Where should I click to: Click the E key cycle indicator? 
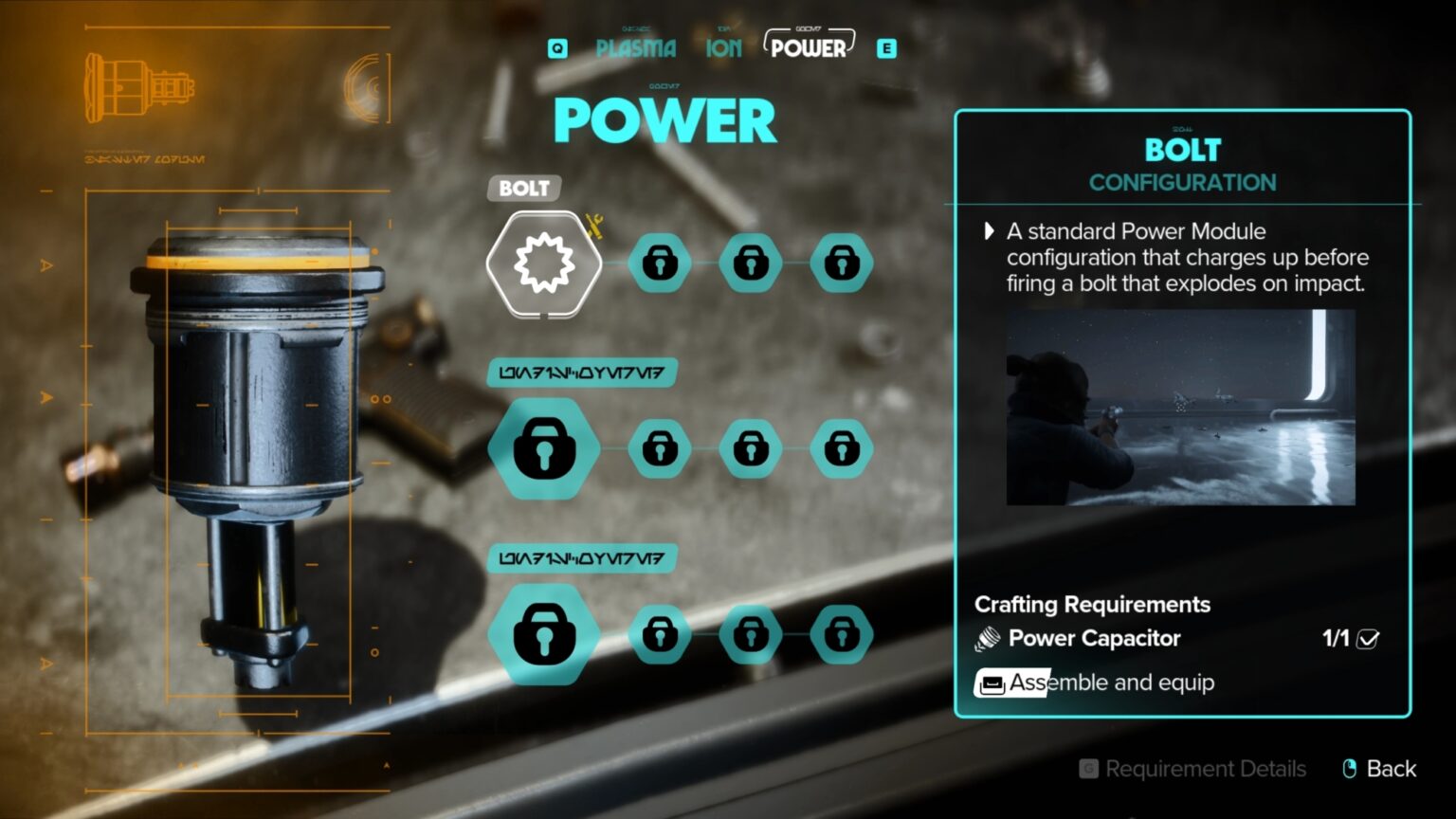[887, 47]
